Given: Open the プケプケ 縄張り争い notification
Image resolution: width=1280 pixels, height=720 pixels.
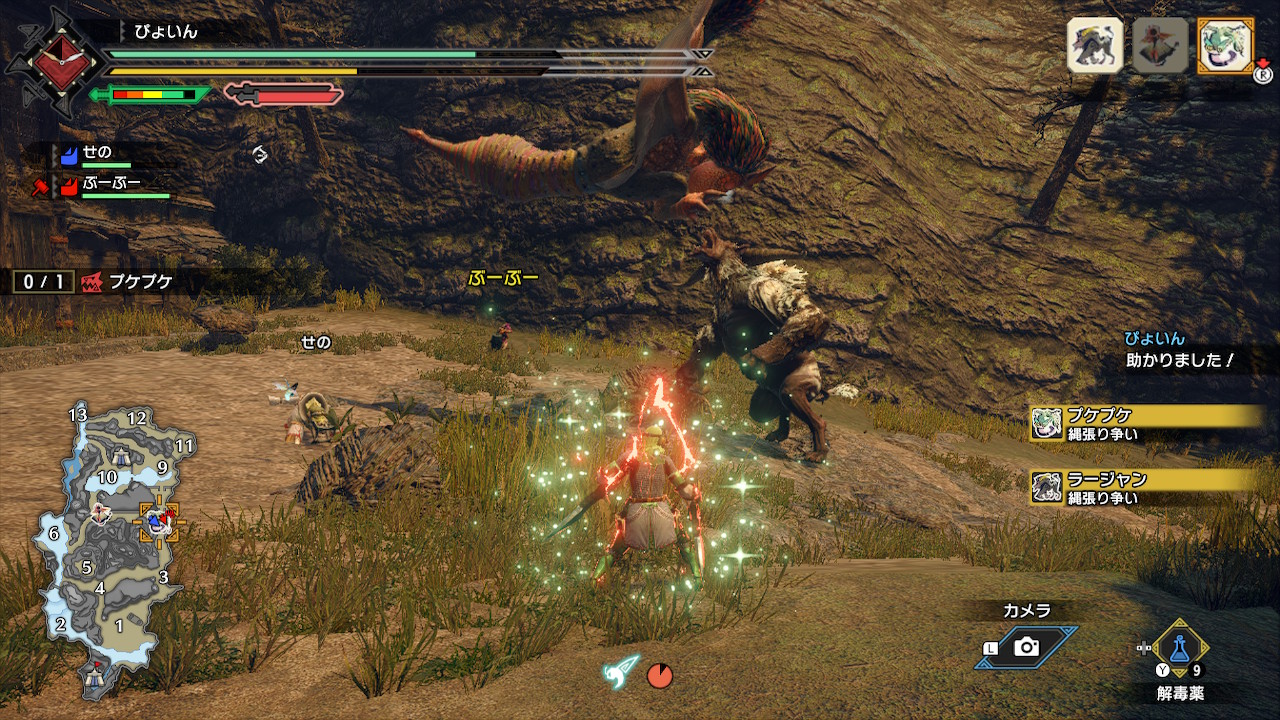Looking at the screenshot, I should tap(1145, 423).
